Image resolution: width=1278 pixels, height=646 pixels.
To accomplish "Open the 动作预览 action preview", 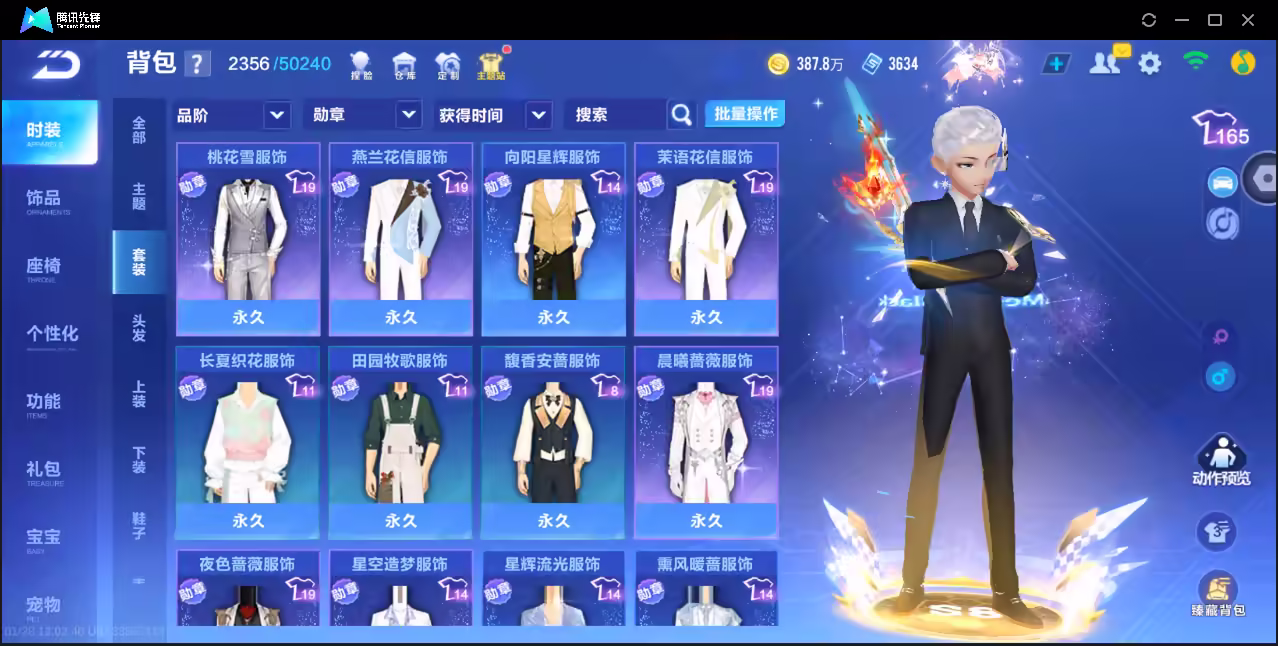I will pyautogui.click(x=1220, y=461).
